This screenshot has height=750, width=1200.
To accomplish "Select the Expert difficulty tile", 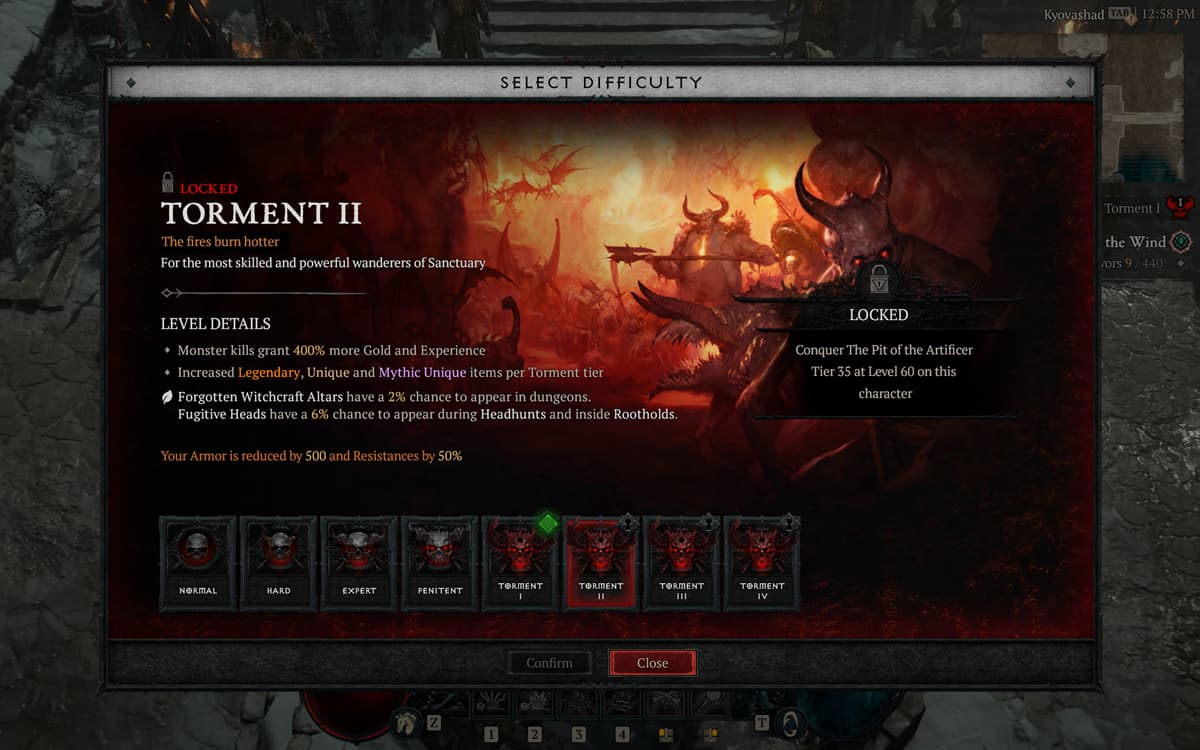I will click(359, 563).
